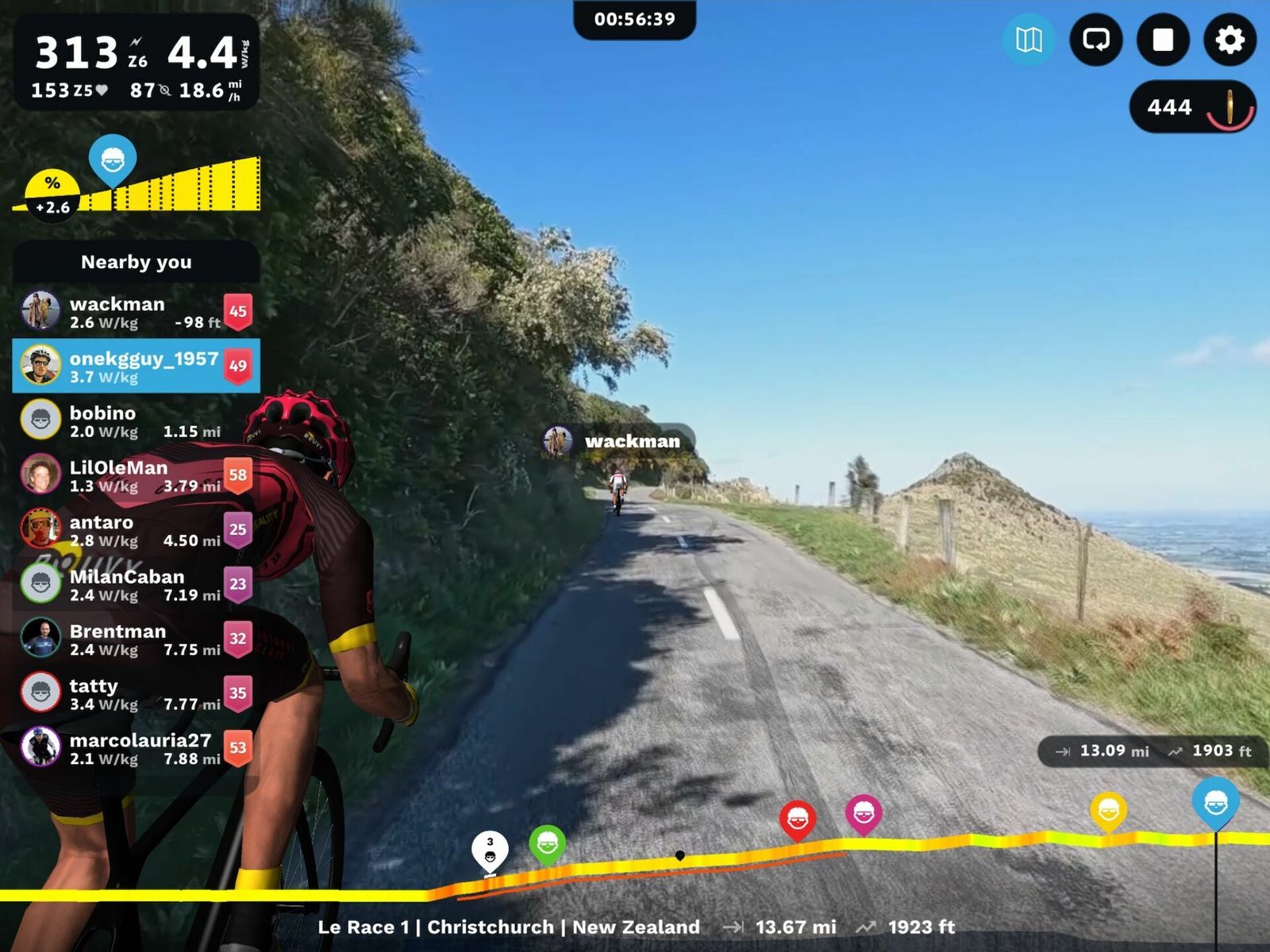1270x952 pixels.
Task: Select marcolauria27 rider entry
Action: (x=136, y=748)
